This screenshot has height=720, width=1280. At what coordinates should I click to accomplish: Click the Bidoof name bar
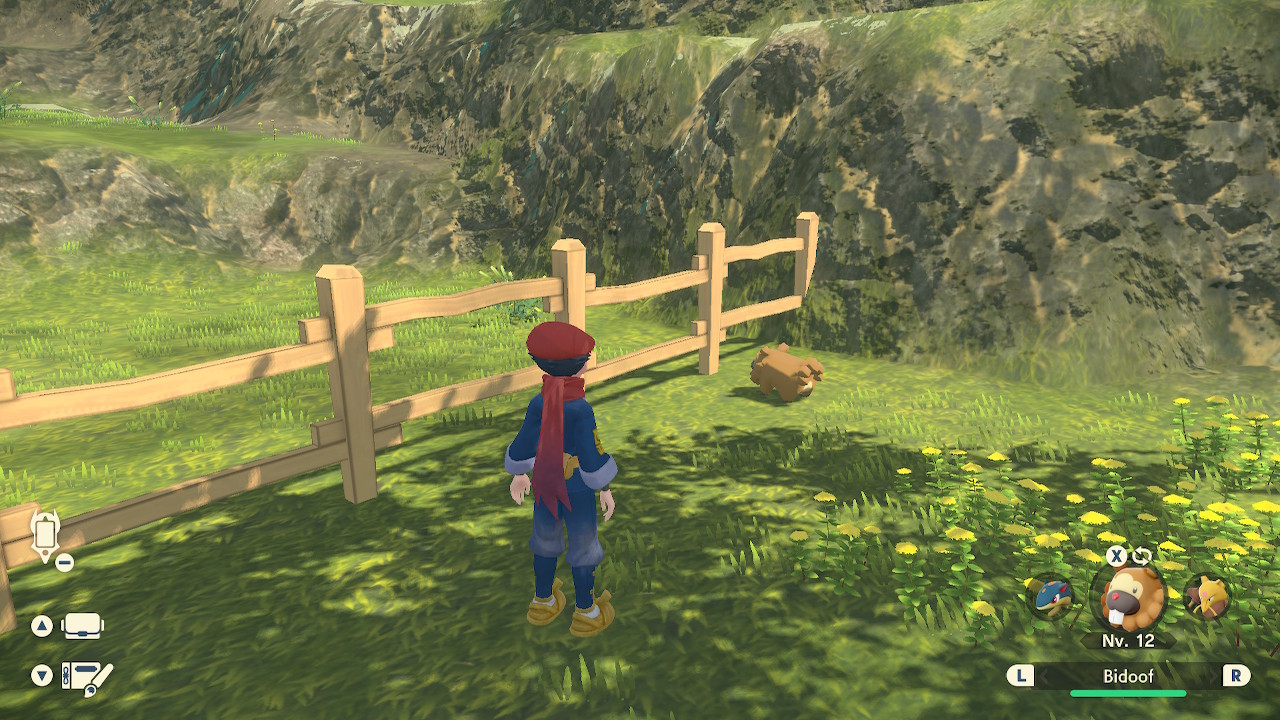[x=1128, y=676]
